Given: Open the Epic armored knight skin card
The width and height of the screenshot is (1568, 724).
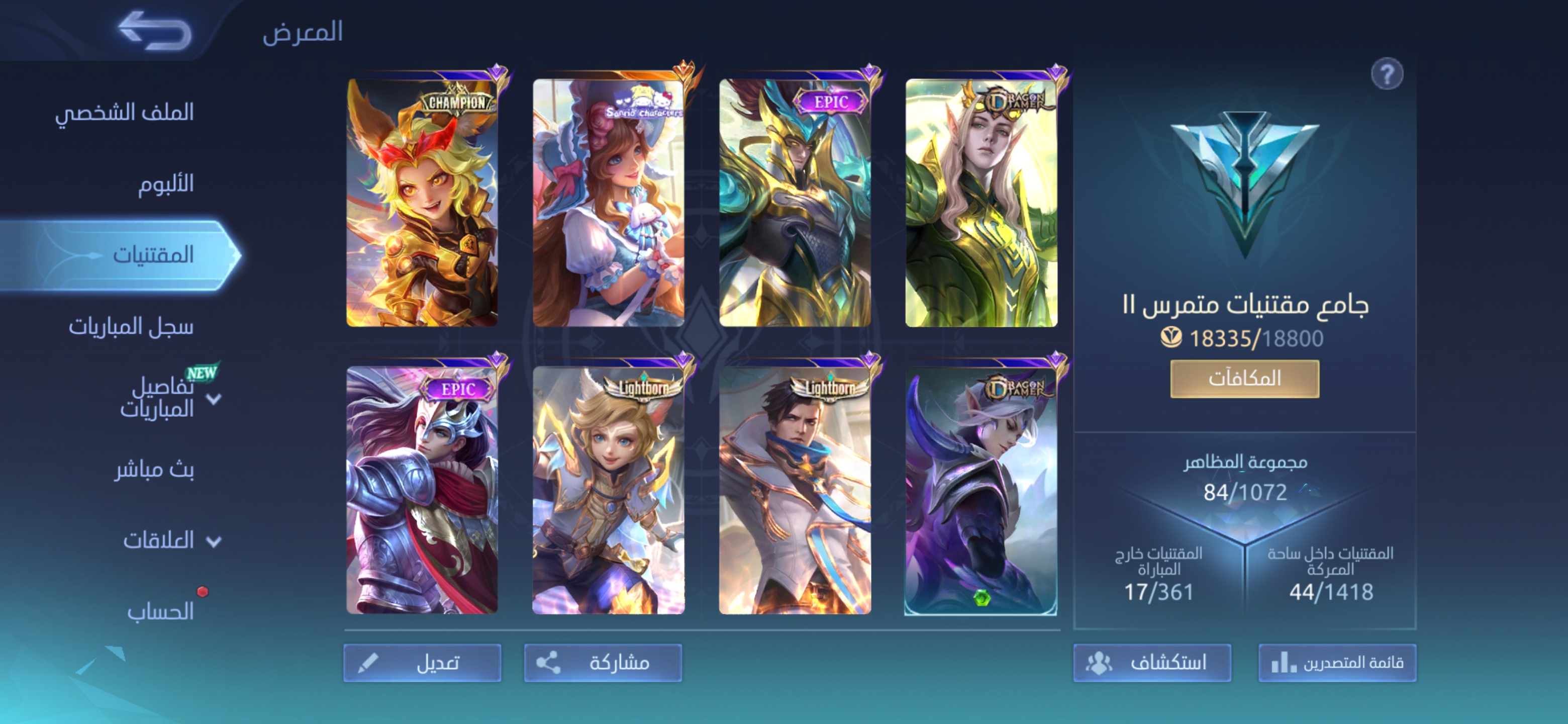Looking at the screenshot, I should pos(423,490).
